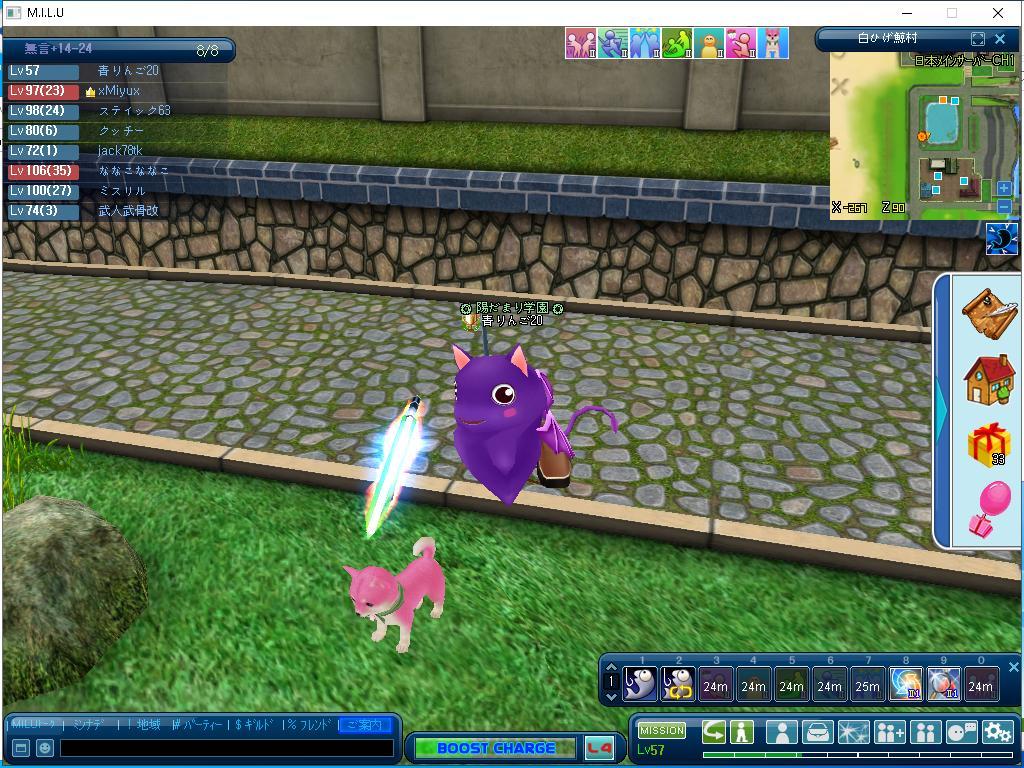The image size is (1024, 768).
Task: Close the skill hotbar
Action: tap(1013, 667)
